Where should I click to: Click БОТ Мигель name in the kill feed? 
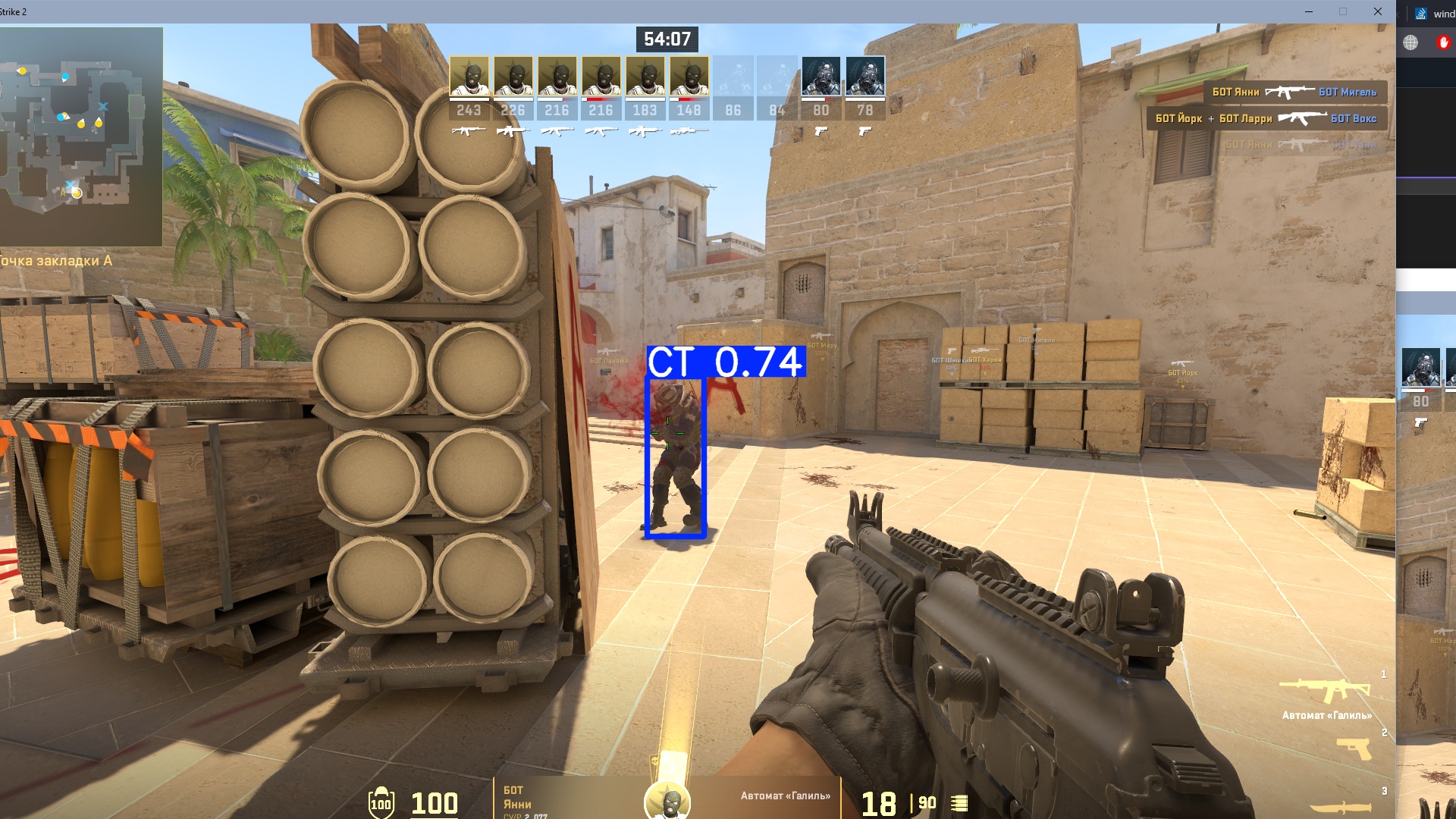point(1348,93)
